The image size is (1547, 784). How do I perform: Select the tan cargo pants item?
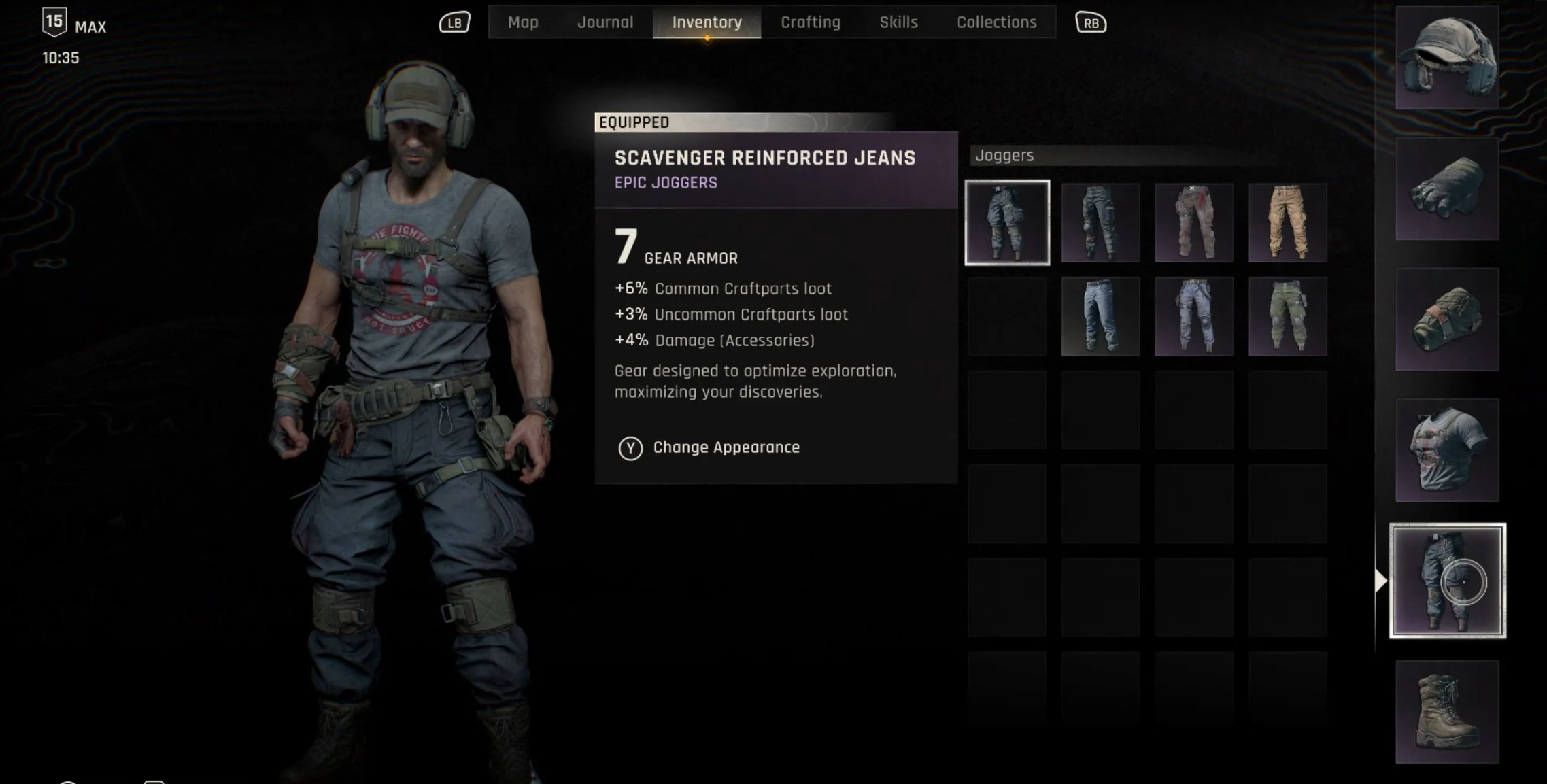(1287, 222)
